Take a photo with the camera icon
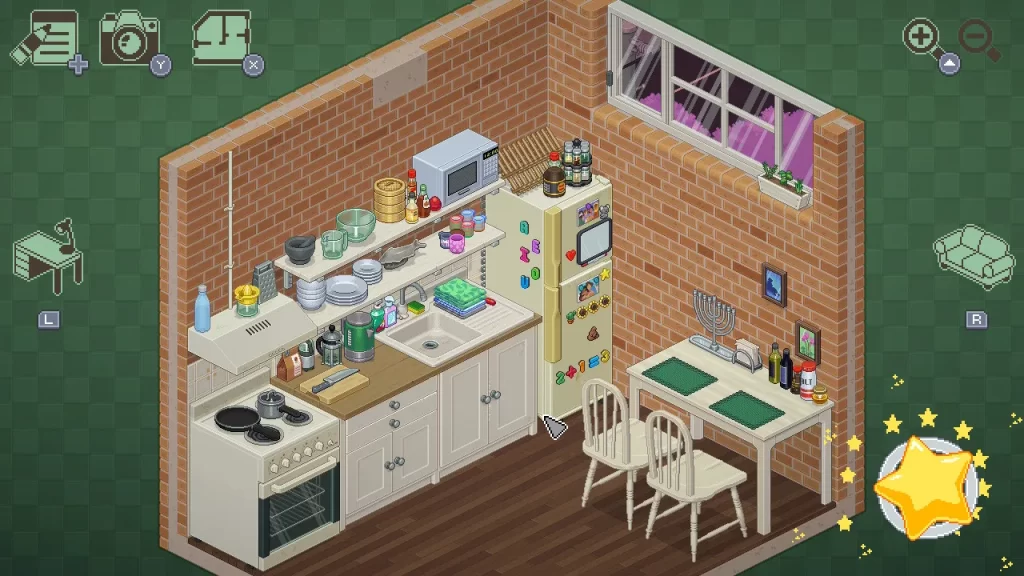 130,38
